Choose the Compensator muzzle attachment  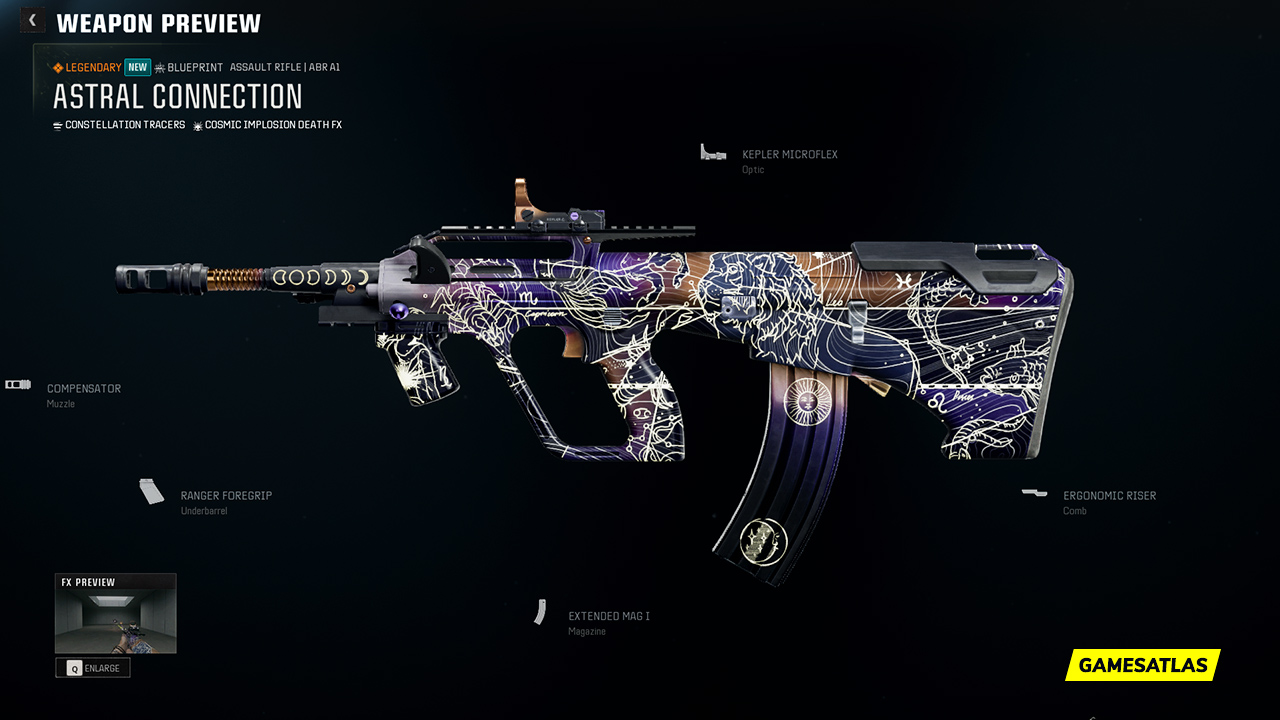pyautogui.click(x=83, y=389)
